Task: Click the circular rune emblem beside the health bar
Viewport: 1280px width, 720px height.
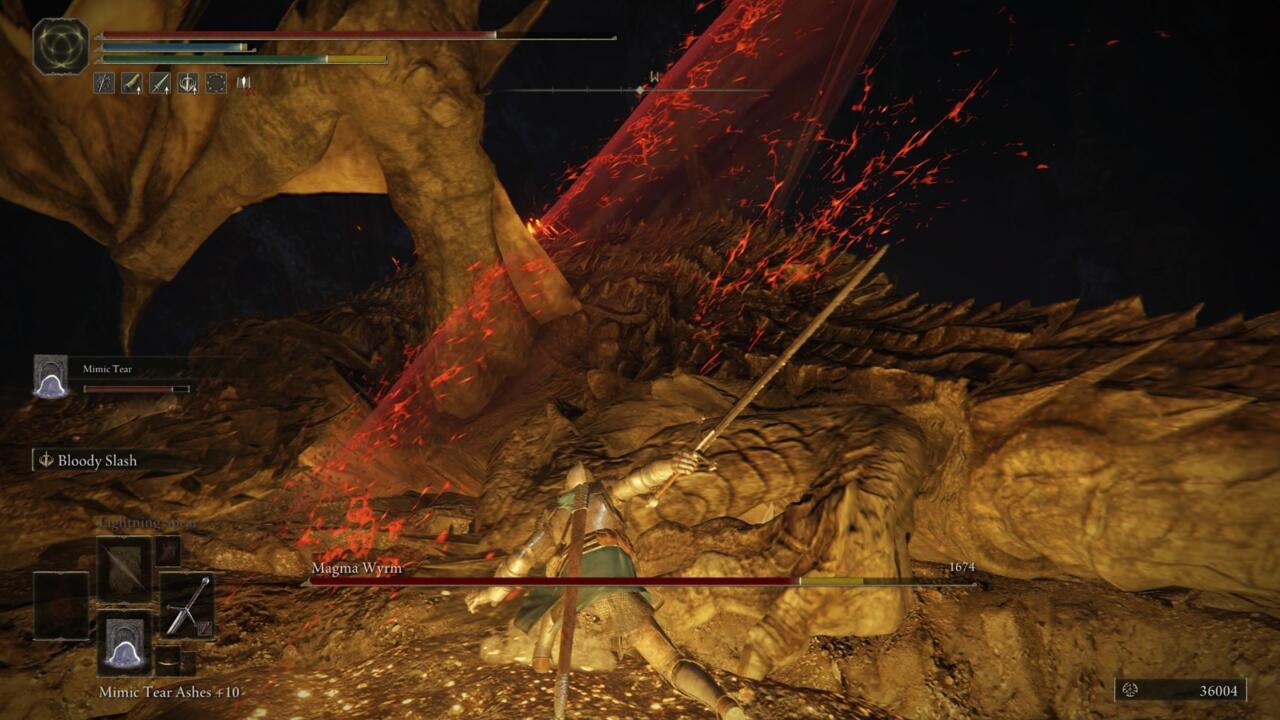Action: [60, 46]
